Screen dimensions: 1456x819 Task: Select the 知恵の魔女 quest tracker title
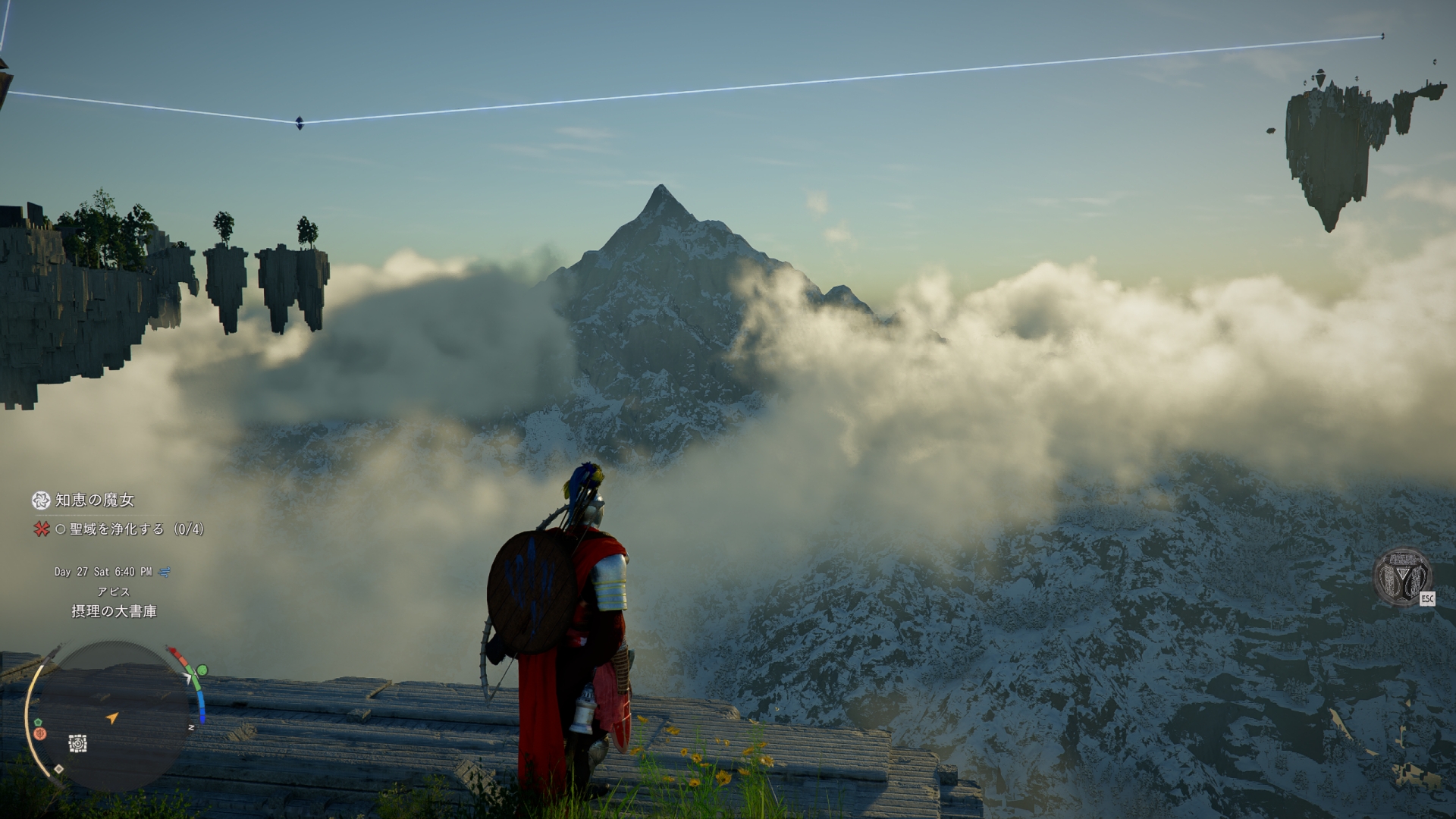94,500
